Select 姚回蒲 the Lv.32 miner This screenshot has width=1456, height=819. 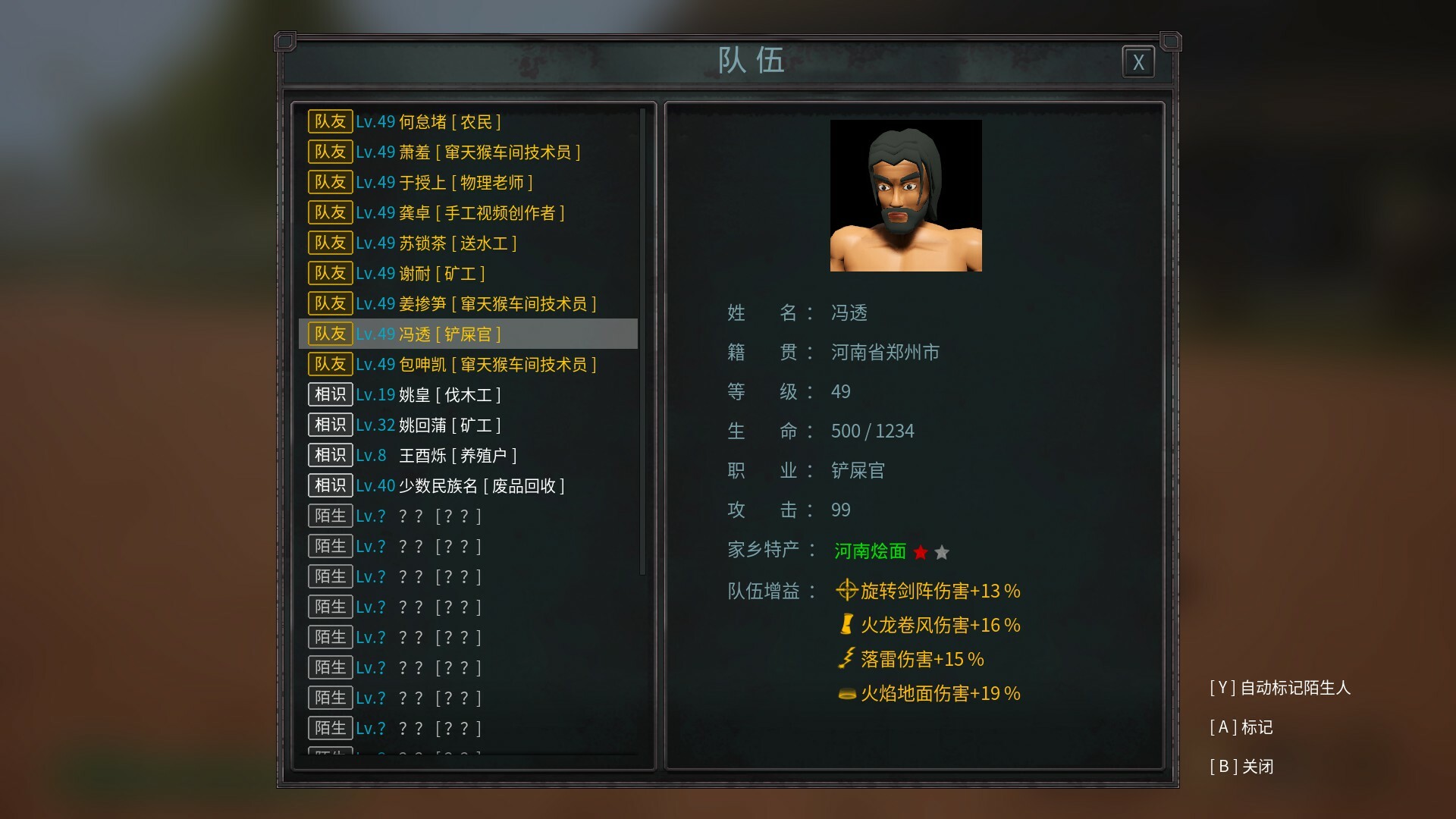click(428, 425)
